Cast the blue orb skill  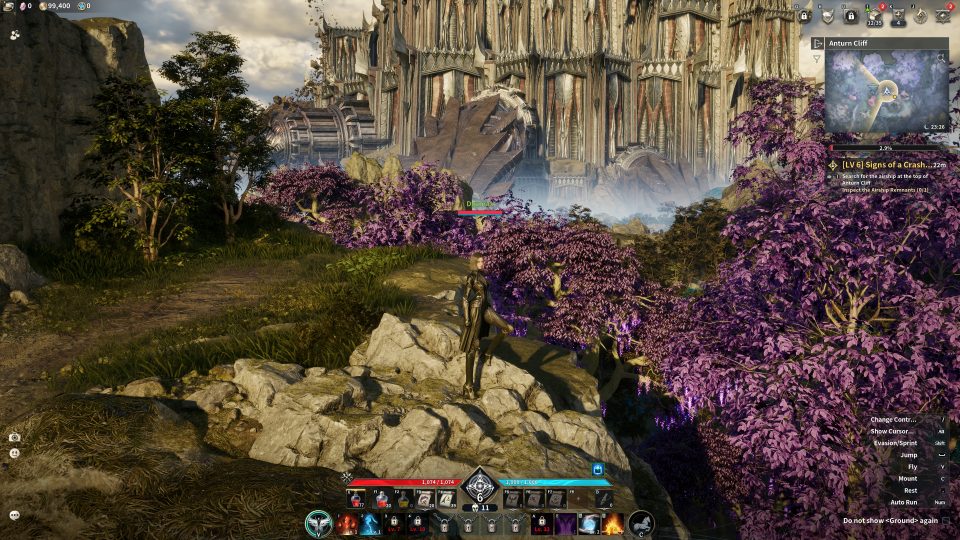click(589, 524)
